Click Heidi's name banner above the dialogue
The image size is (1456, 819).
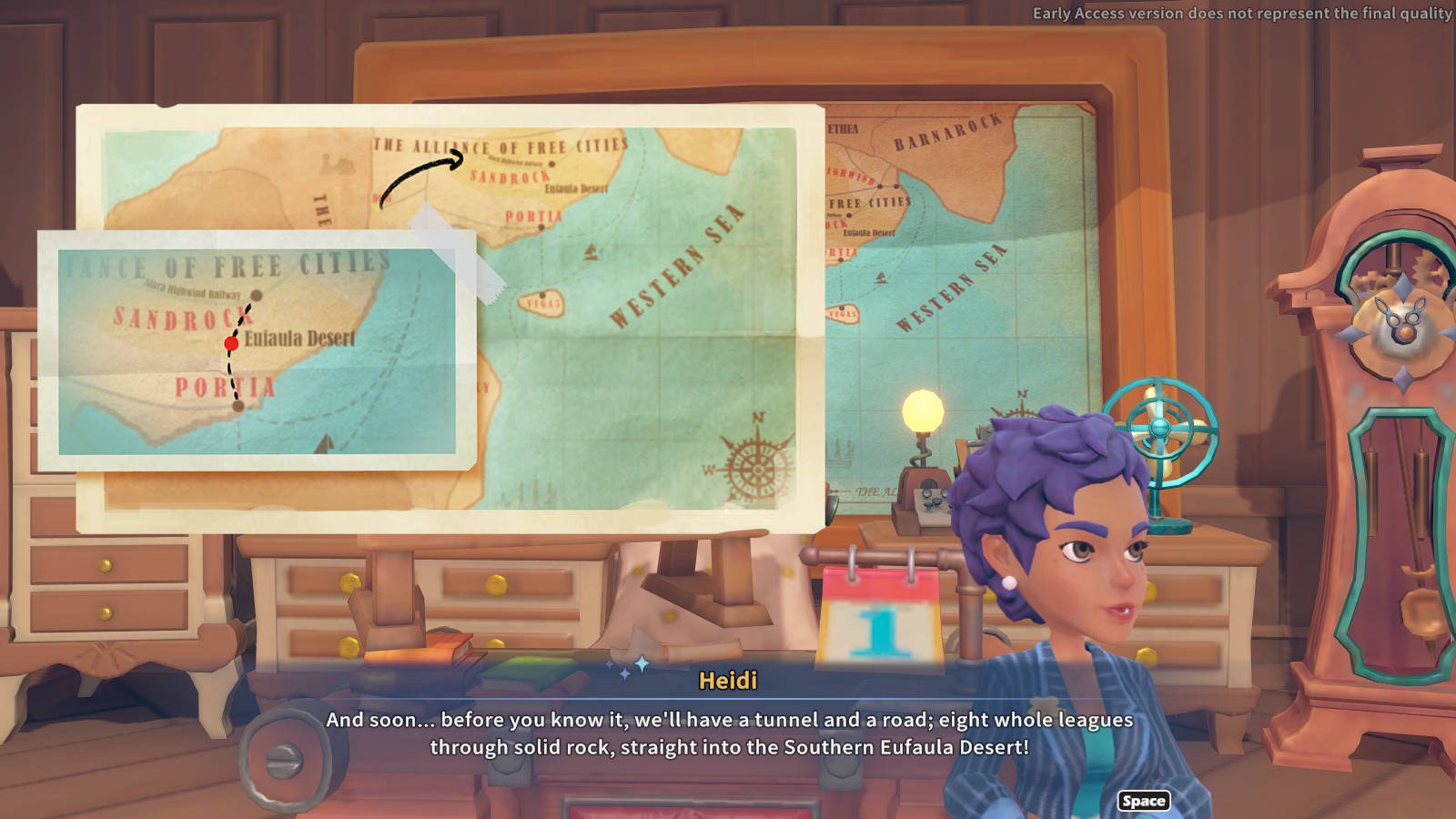click(x=728, y=677)
